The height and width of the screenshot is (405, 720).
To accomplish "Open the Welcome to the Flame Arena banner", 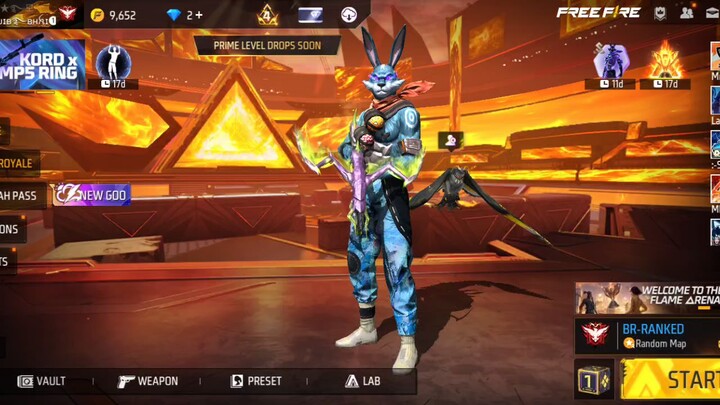I will pos(648,297).
